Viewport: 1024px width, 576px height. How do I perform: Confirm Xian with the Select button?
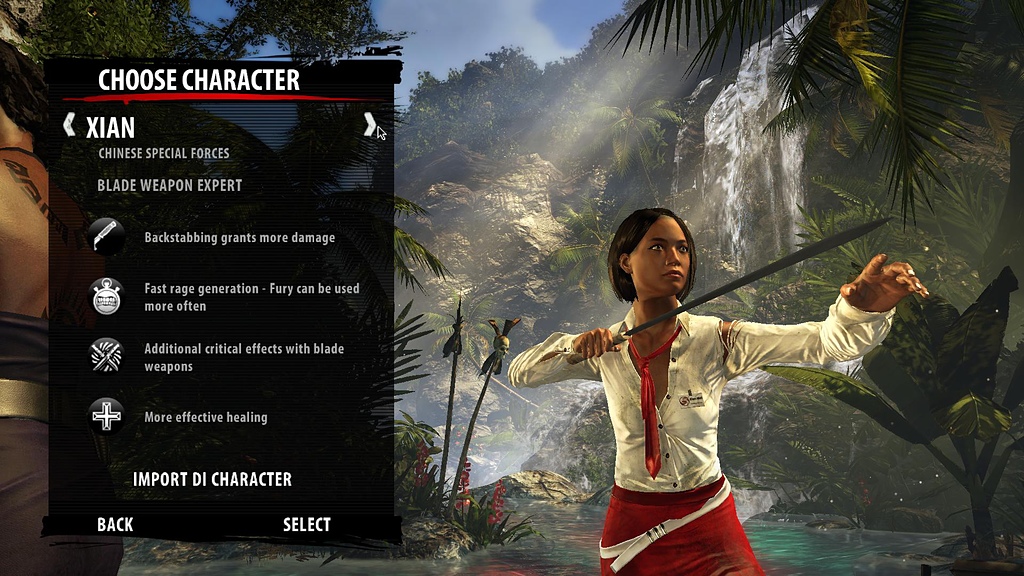tap(307, 524)
